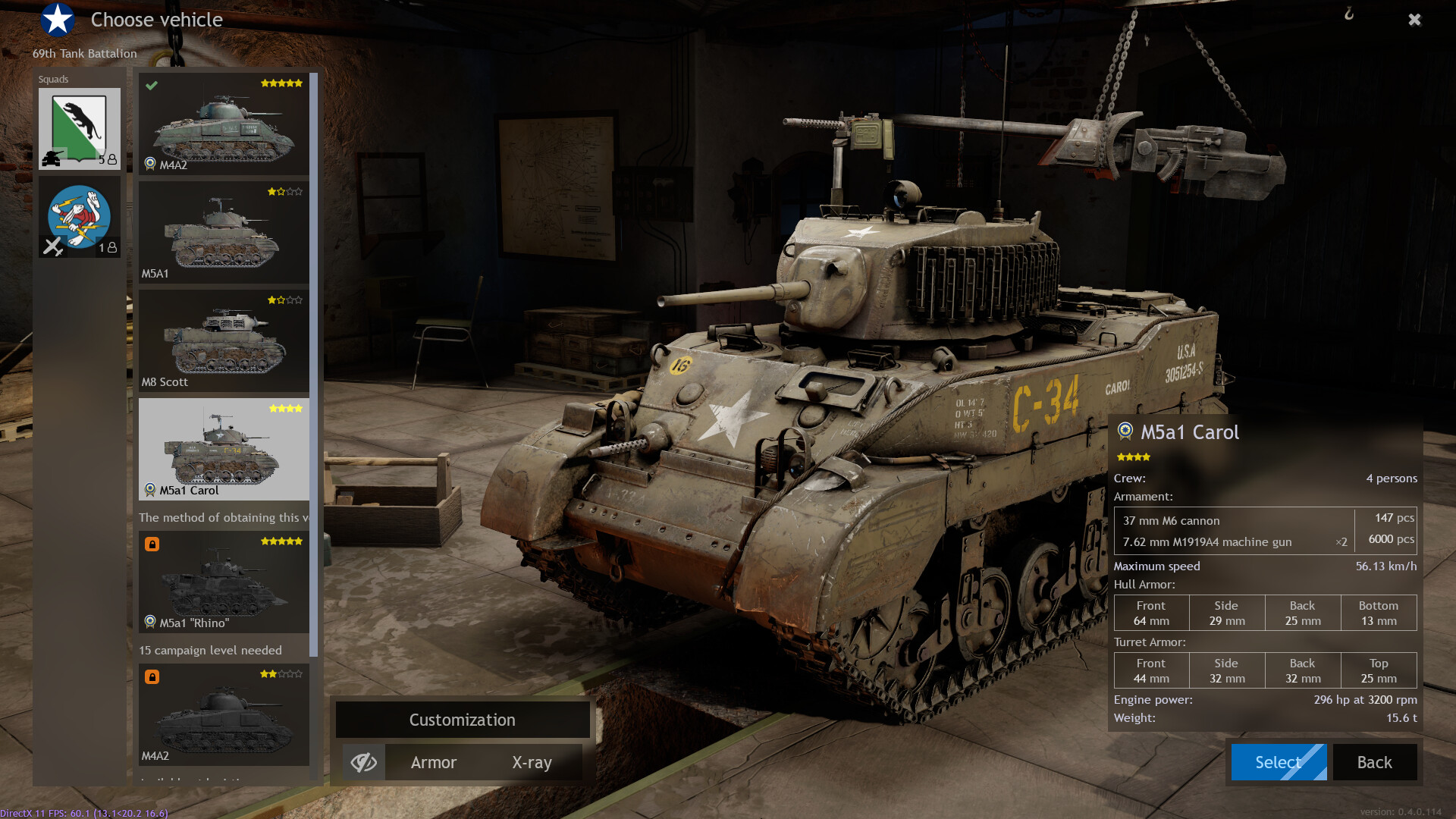
Task: Choose the M5a1 Carol tank card
Action: [x=224, y=449]
